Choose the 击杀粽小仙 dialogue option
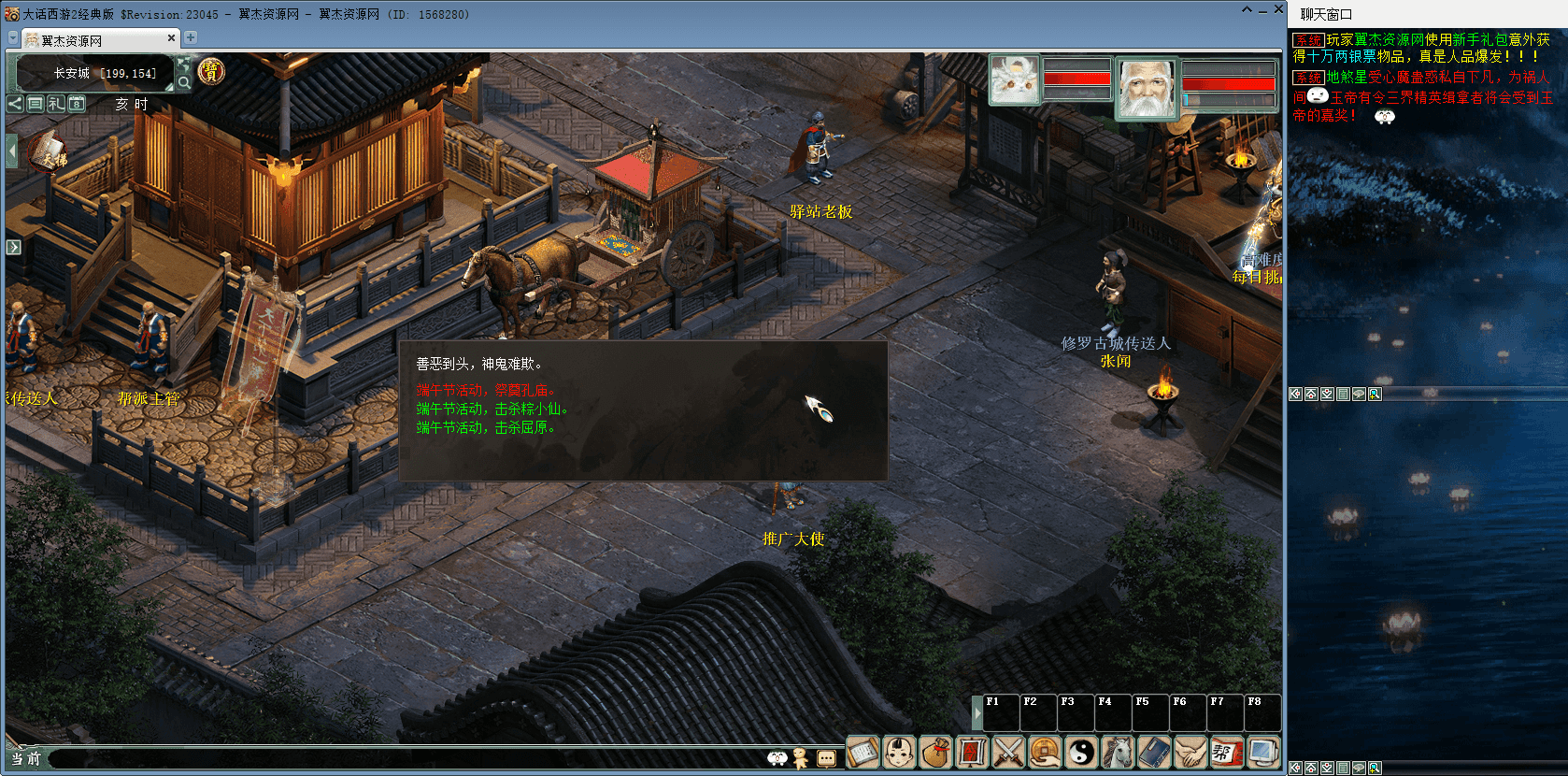The height and width of the screenshot is (776, 1568). [492, 409]
